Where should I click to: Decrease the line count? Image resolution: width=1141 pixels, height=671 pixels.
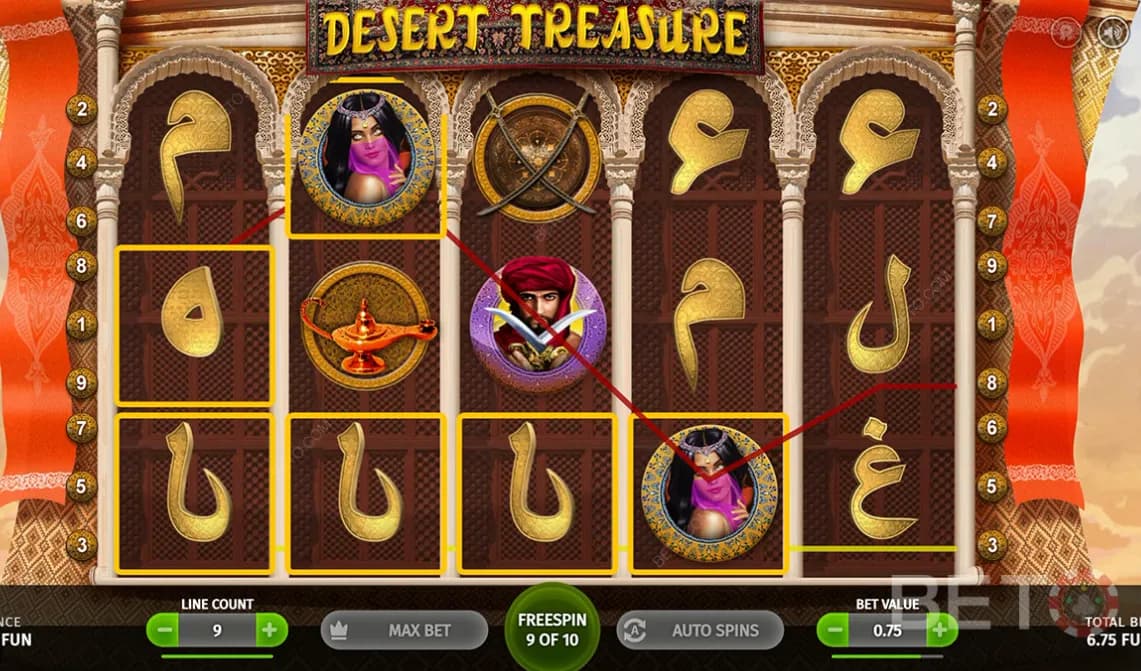pos(165,631)
